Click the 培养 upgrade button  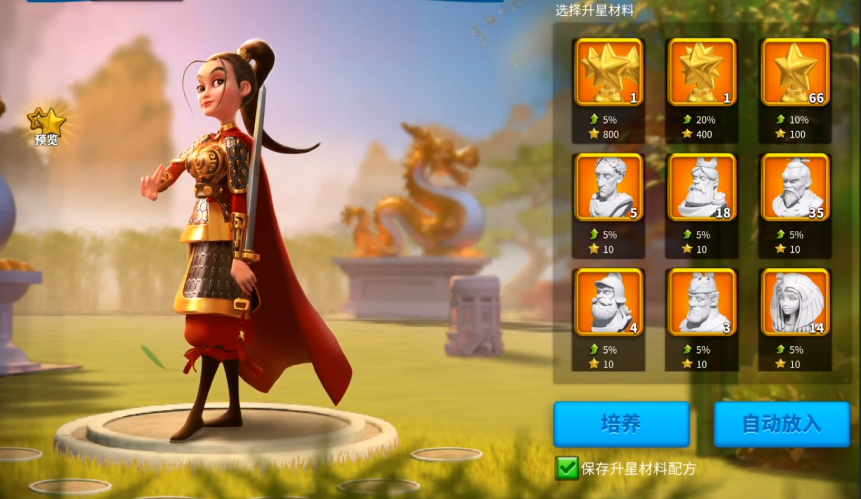click(621, 423)
